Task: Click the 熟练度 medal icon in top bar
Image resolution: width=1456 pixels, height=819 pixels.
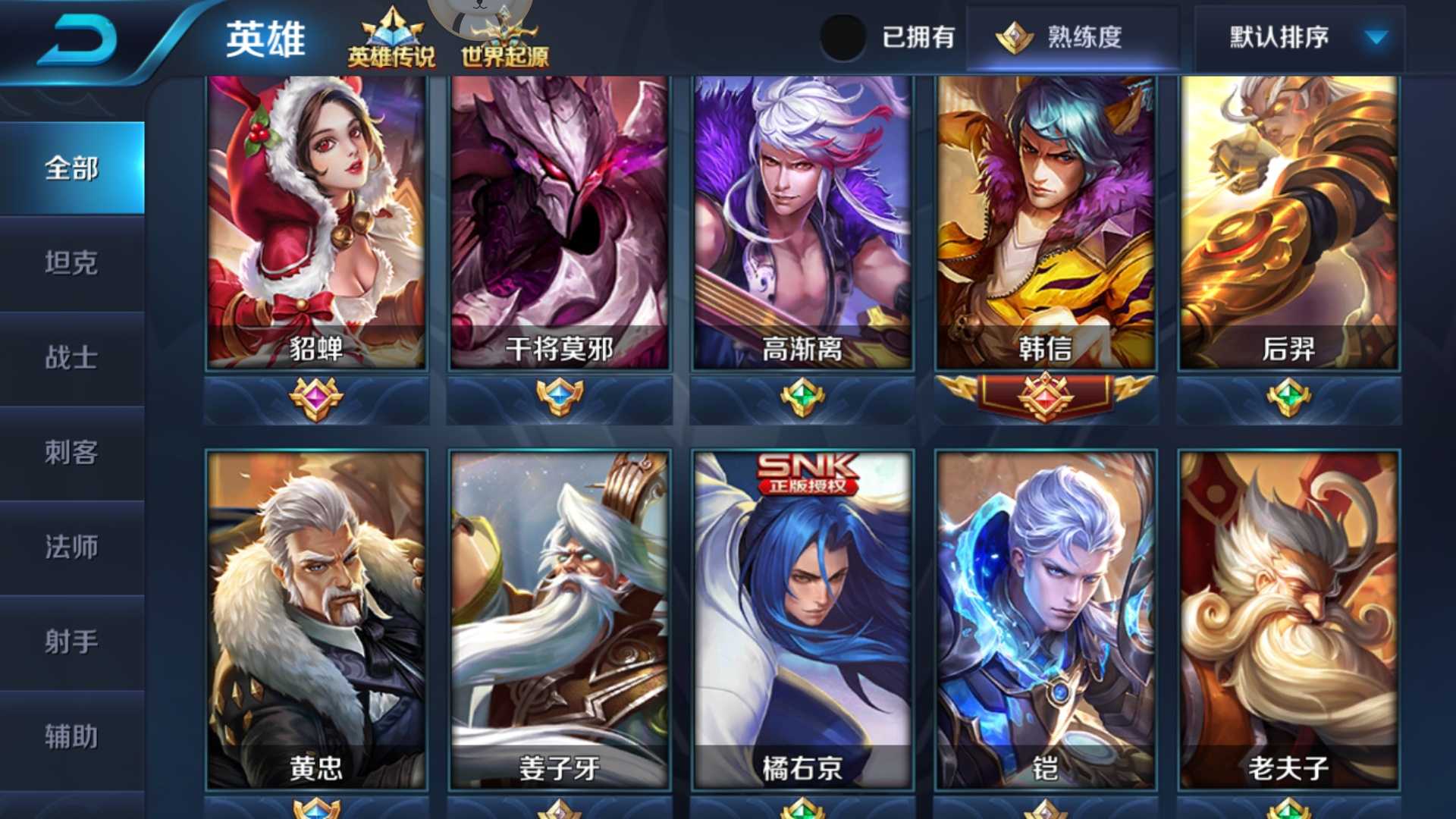Action: coord(1014,36)
